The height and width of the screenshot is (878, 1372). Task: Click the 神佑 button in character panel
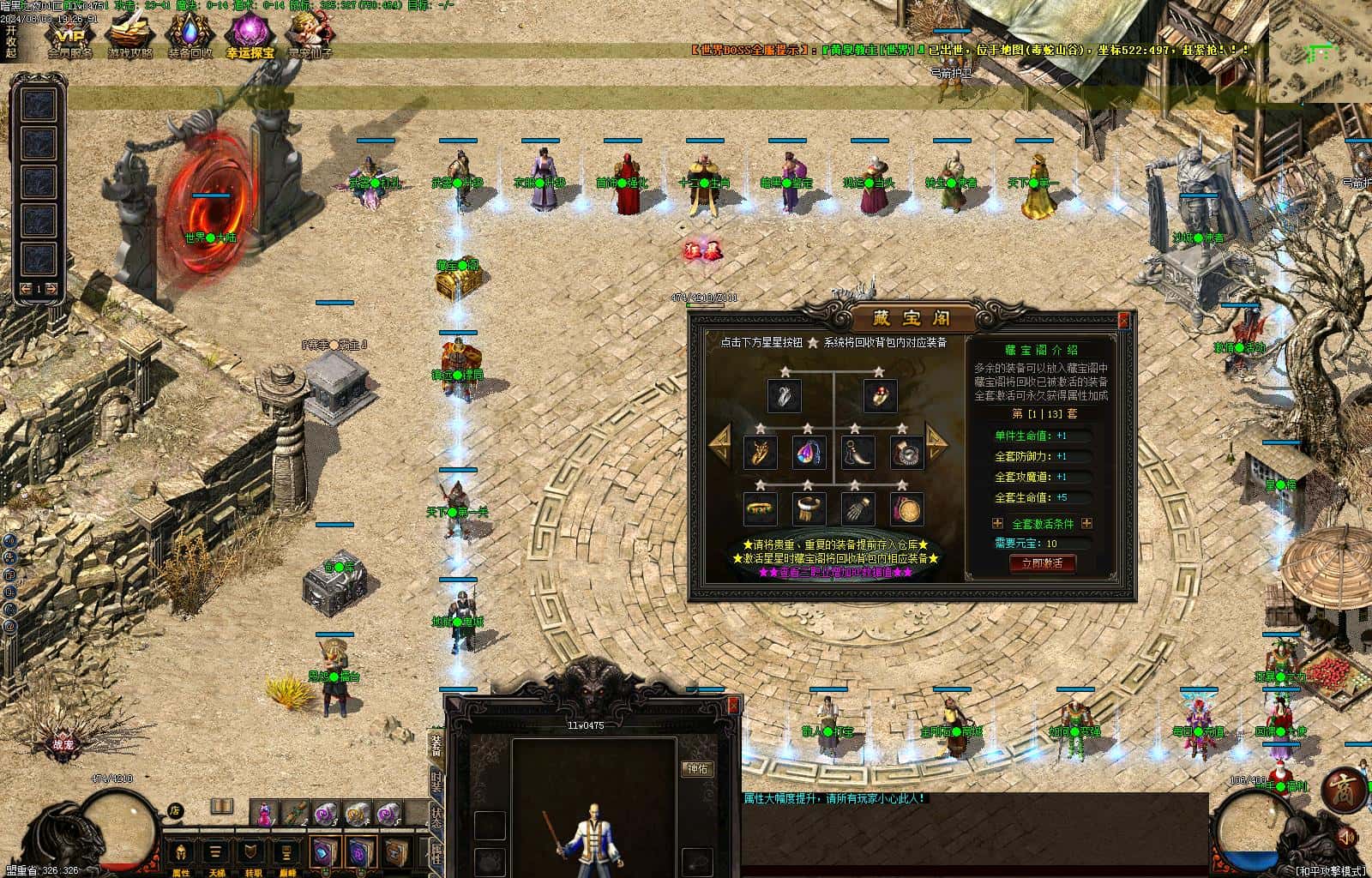coord(697,769)
